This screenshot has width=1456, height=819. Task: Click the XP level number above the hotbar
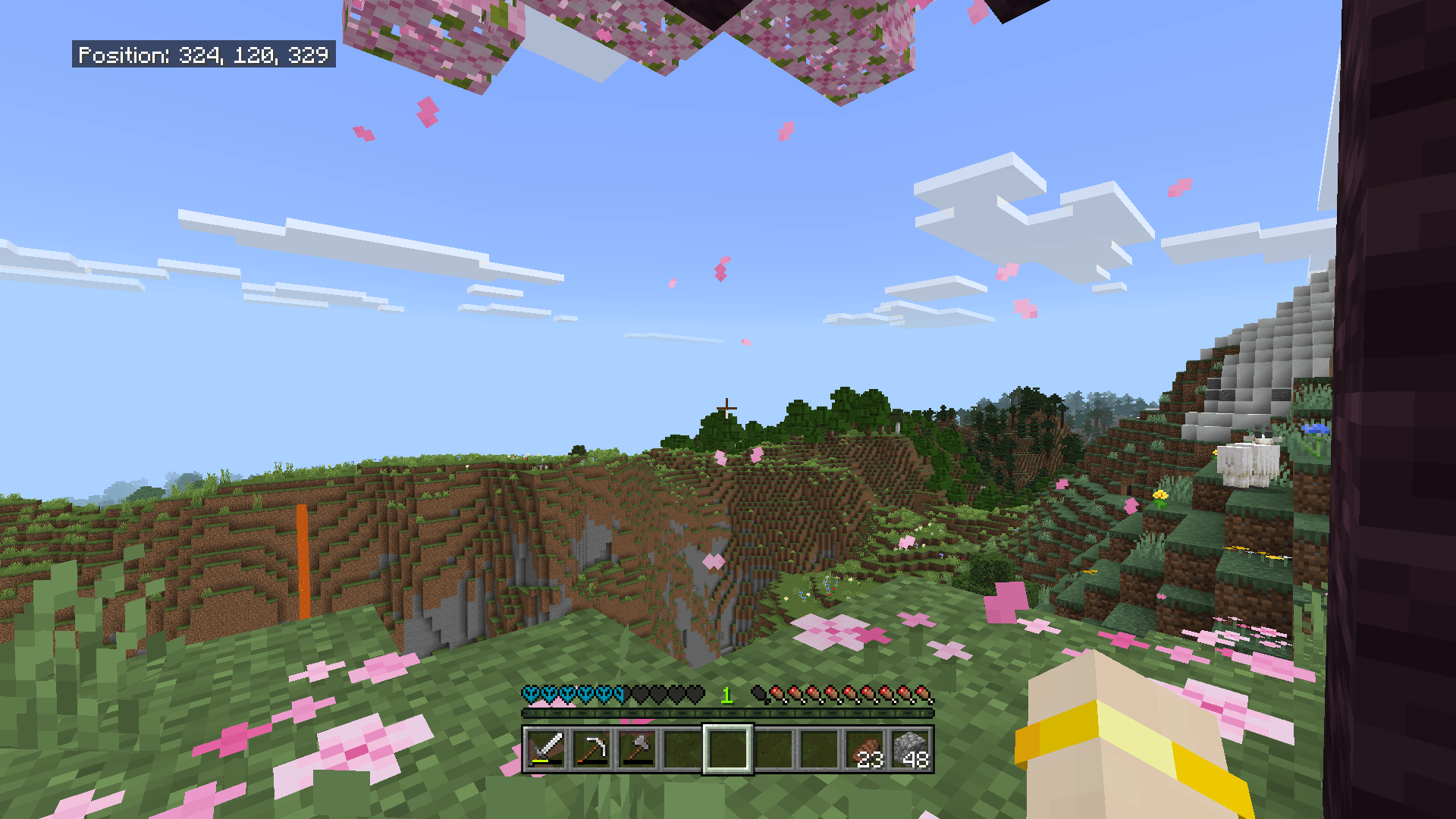click(726, 695)
